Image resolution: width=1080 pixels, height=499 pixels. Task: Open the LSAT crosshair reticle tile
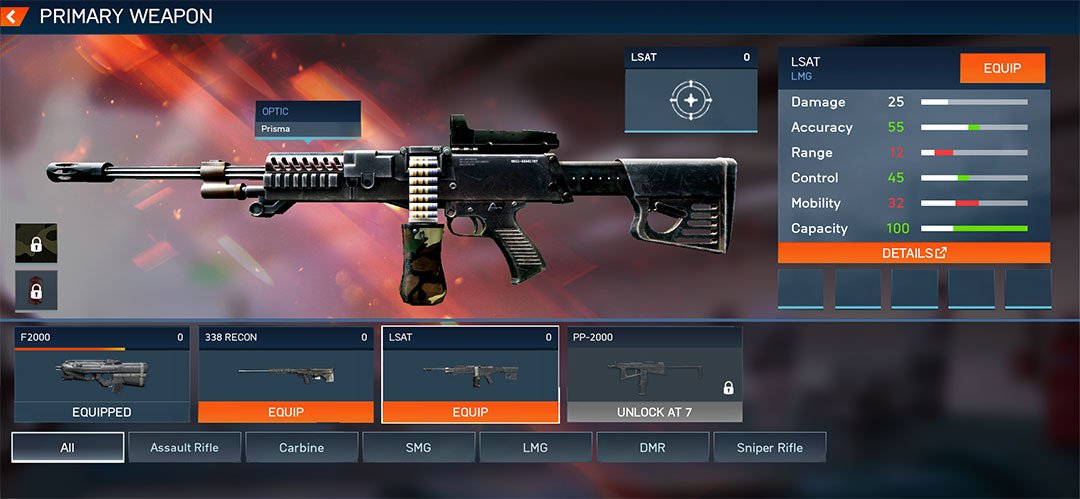point(690,99)
